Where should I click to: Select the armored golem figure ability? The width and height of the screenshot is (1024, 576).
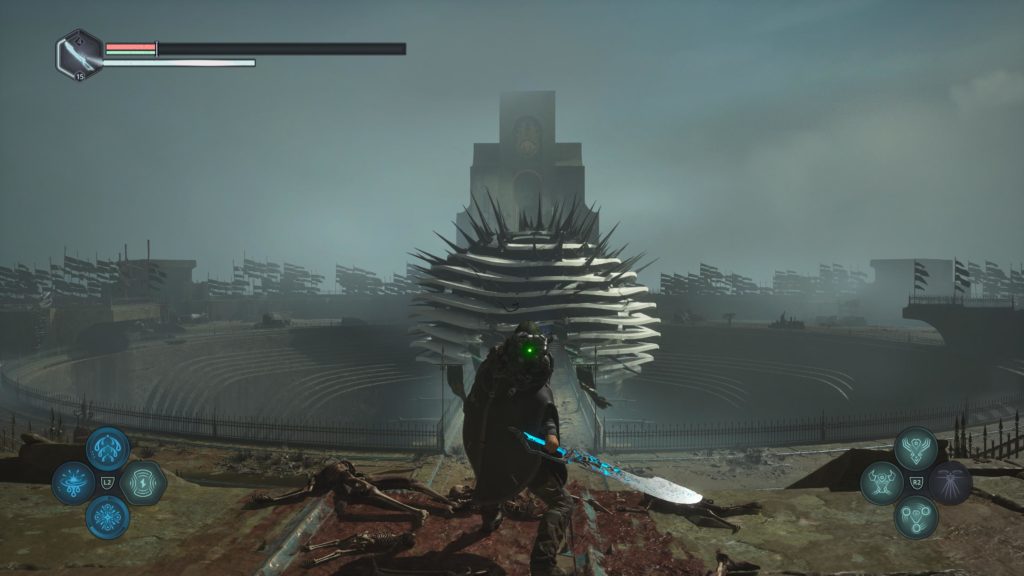[x=881, y=483]
